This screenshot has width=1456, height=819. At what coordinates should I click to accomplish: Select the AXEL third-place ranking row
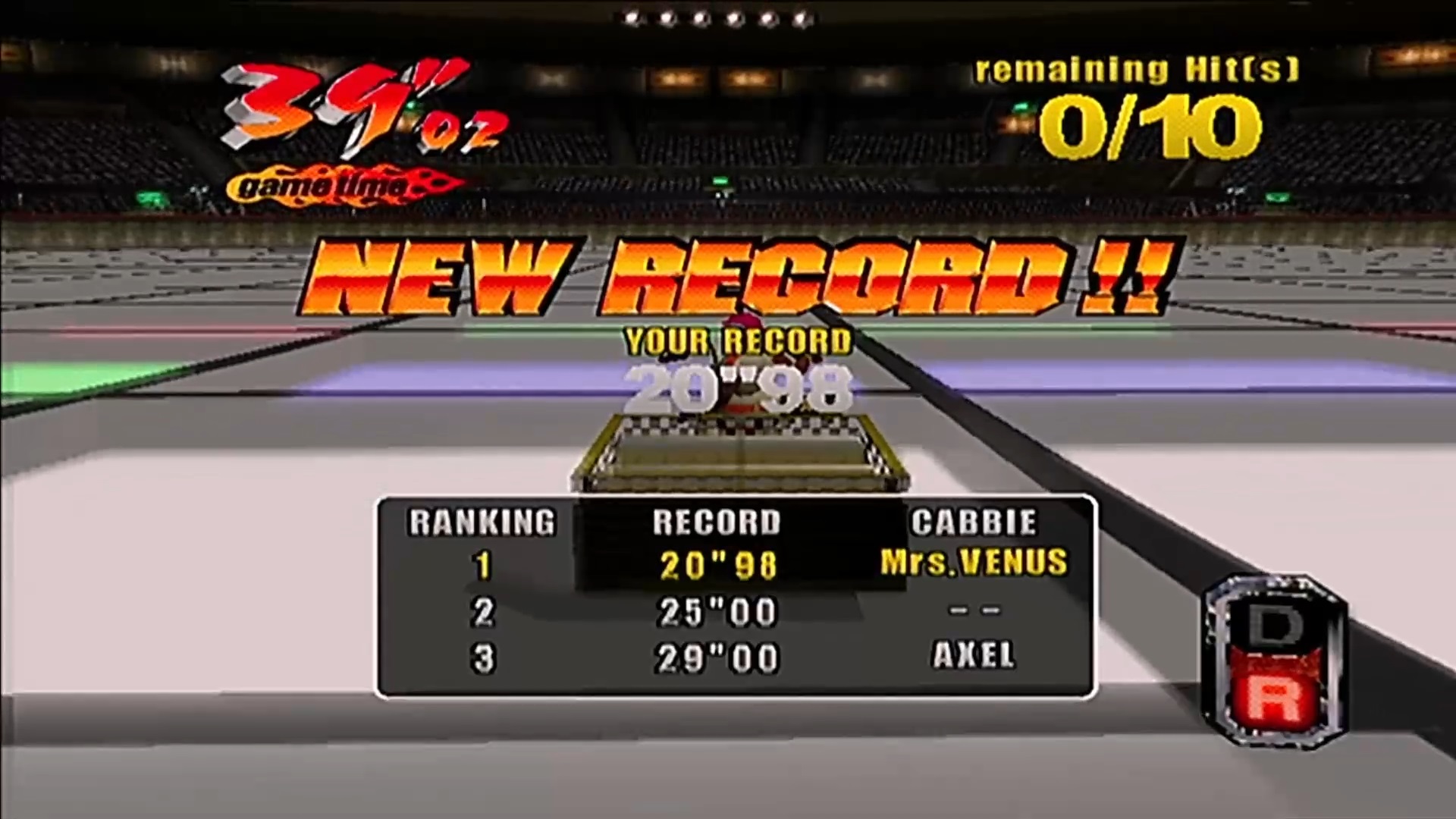click(x=736, y=657)
